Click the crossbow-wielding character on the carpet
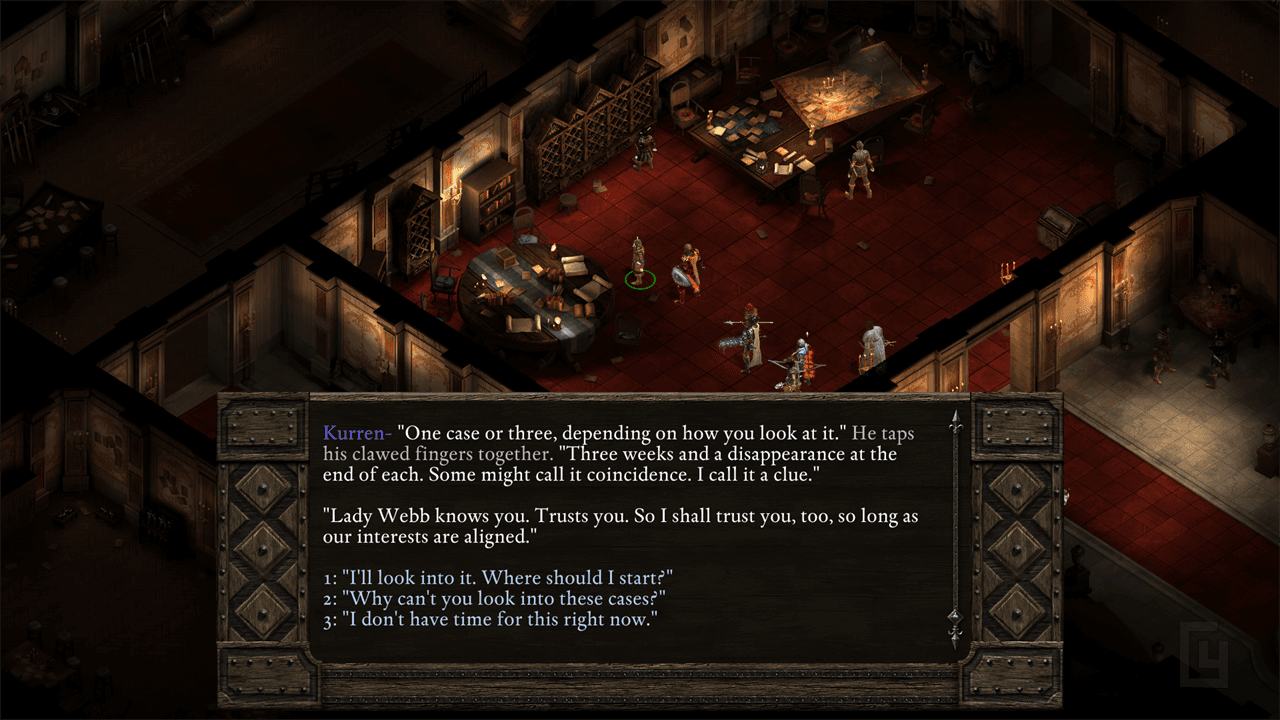Screen dimensions: 1280x720 [x=798, y=358]
